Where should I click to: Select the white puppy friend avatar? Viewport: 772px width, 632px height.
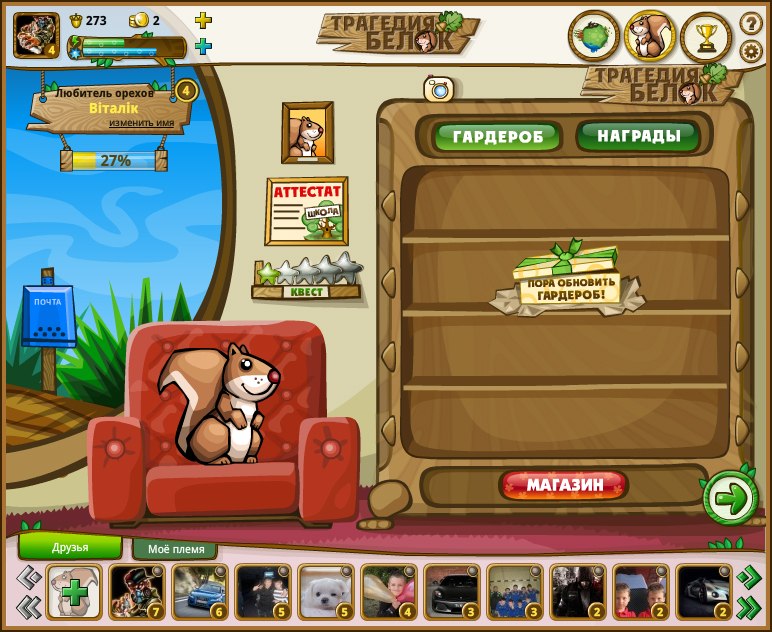(x=325, y=590)
